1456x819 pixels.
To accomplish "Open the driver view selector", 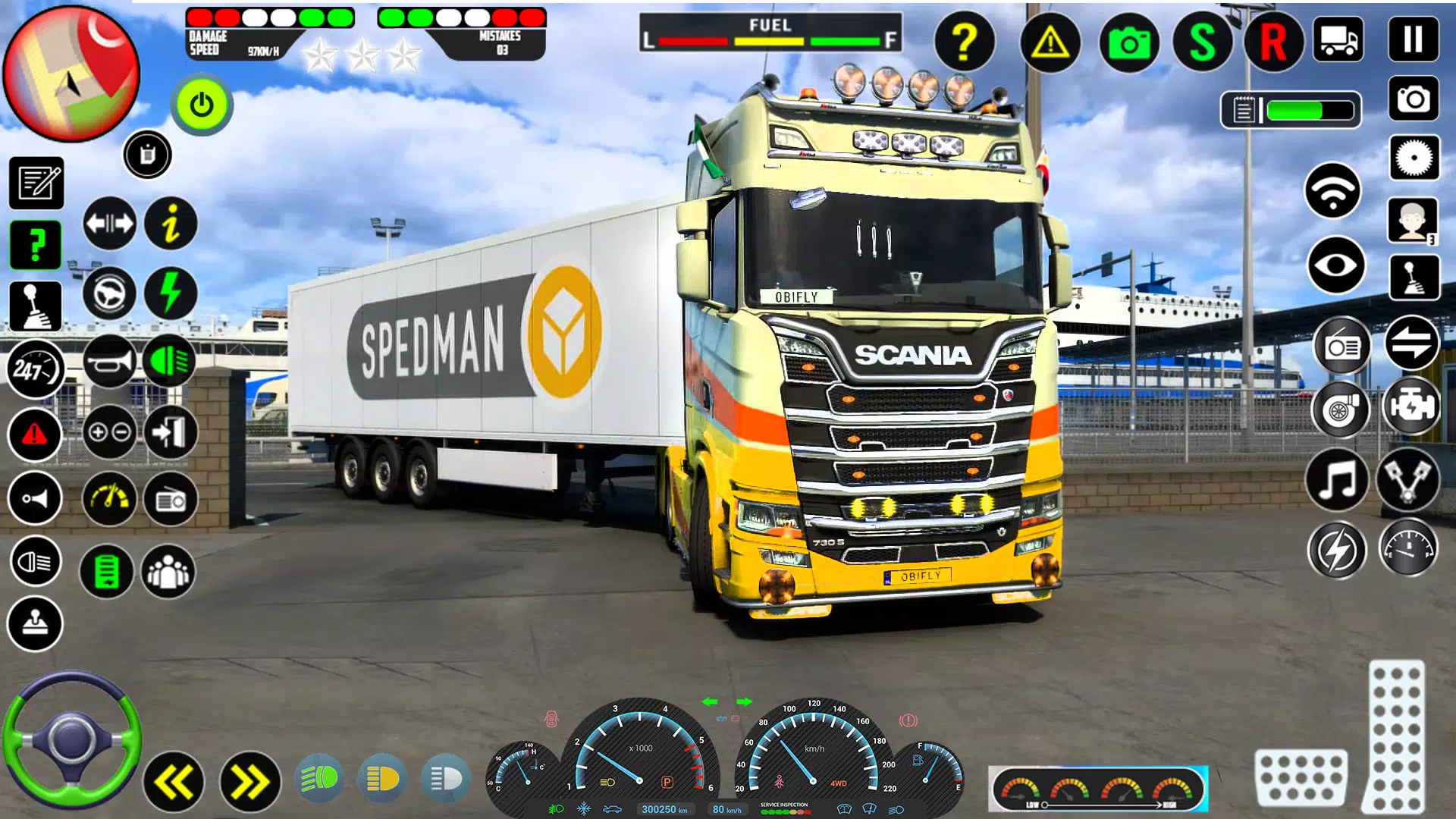I will pyautogui.click(x=1412, y=220).
